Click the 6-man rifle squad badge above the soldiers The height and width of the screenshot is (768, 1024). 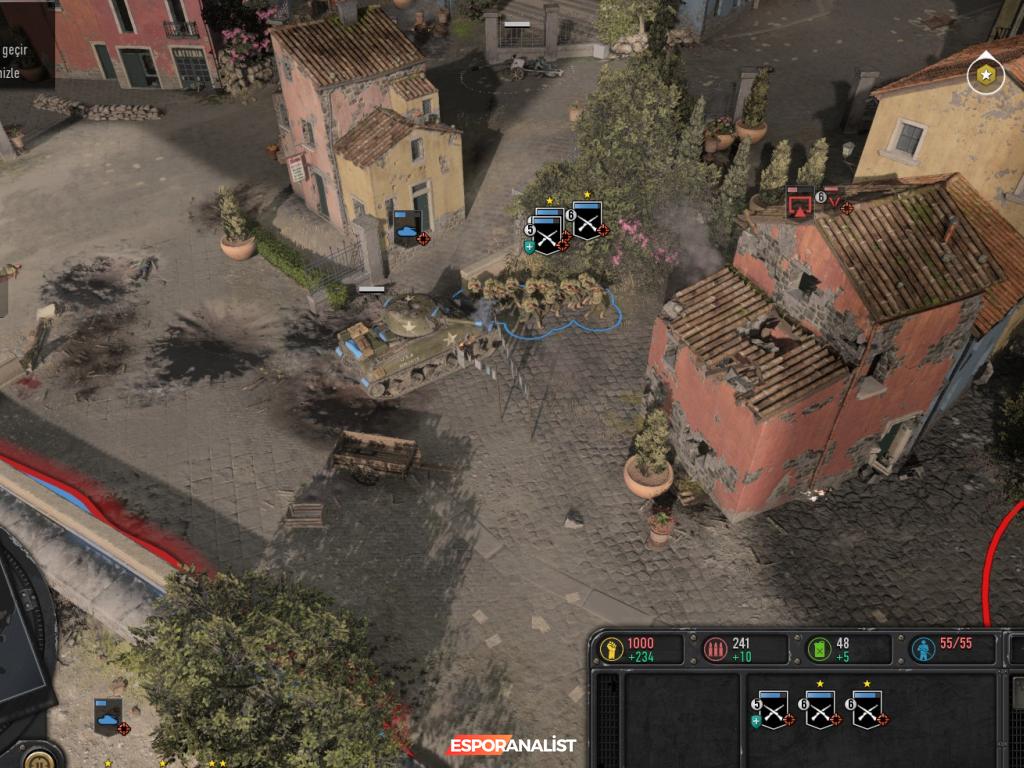(x=587, y=221)
